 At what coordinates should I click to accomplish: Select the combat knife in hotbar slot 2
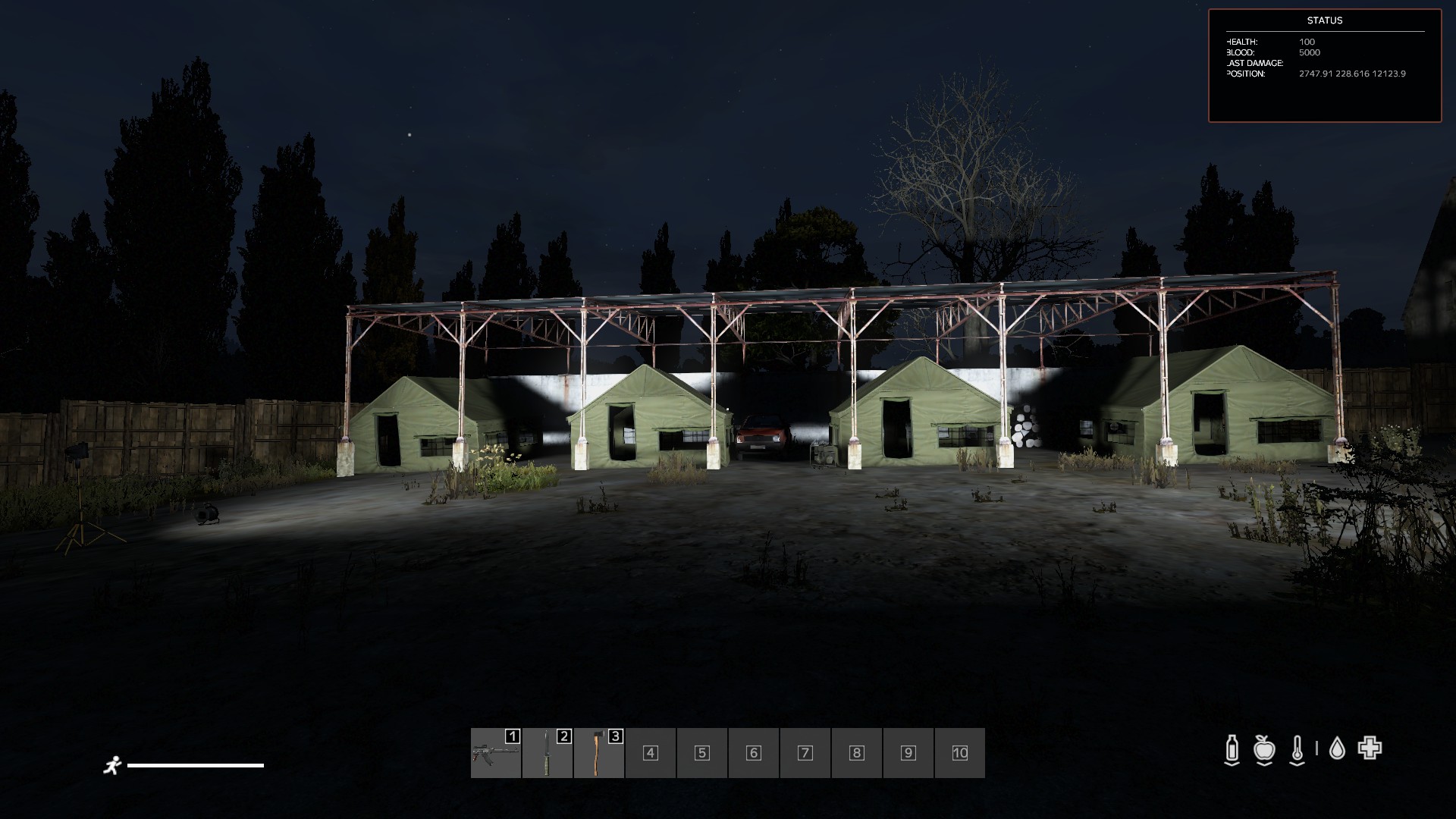tap(546, 753)
